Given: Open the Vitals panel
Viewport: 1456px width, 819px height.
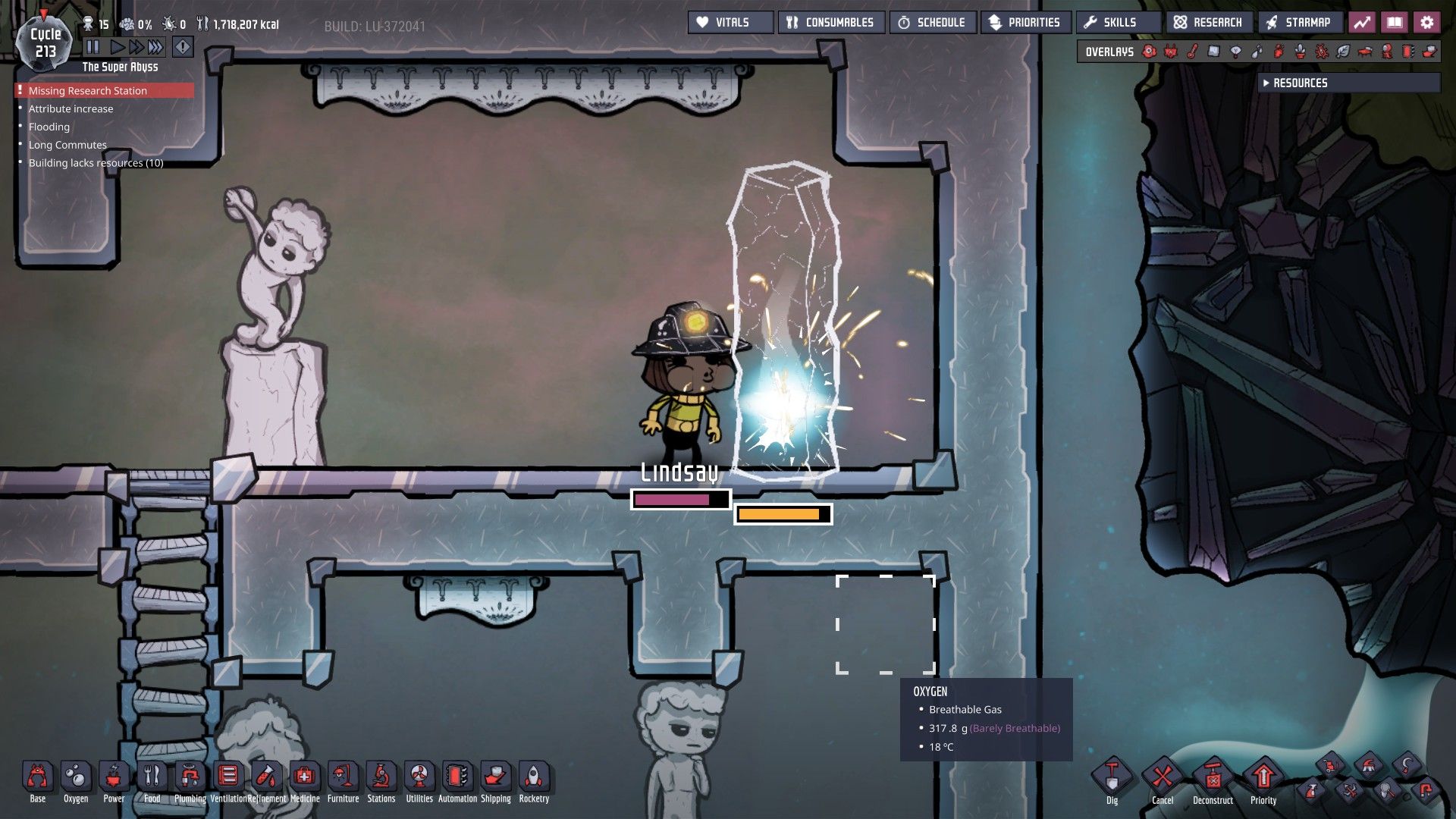Looking at the screenshot, I should click(x=730, y=23).
